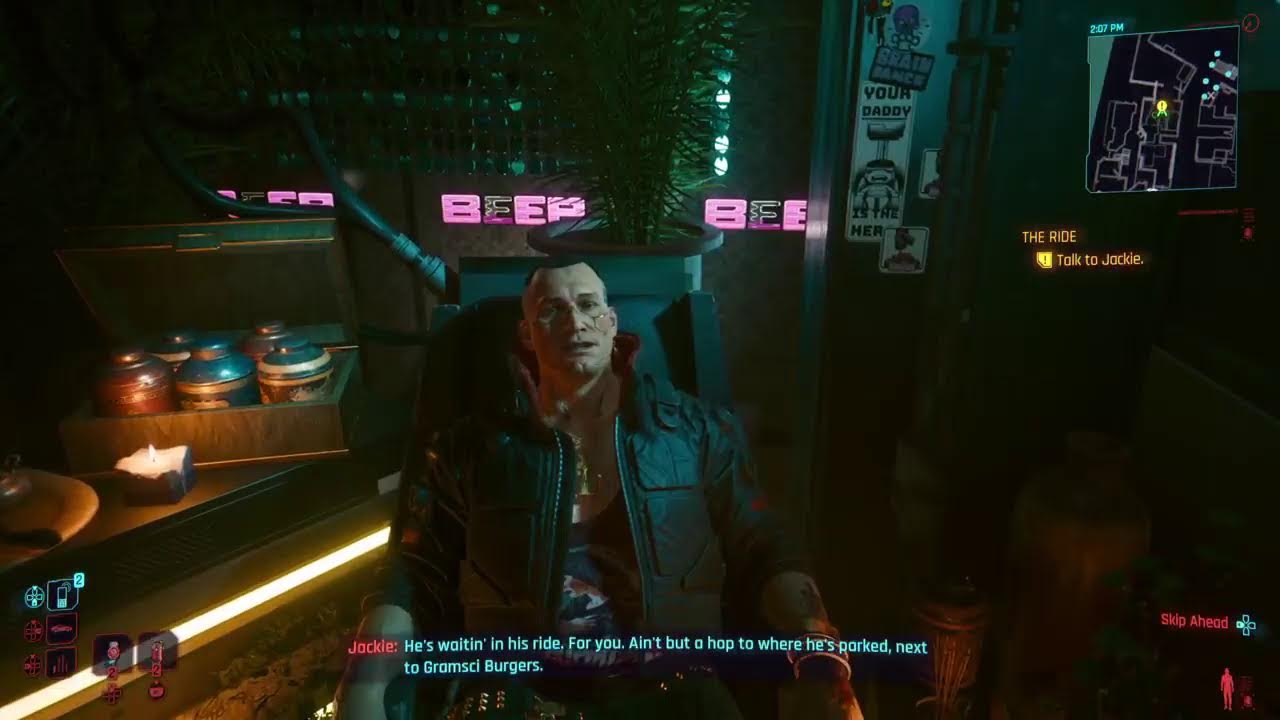Click the yellow player arrow on the minimap

tap(1162, 114)
